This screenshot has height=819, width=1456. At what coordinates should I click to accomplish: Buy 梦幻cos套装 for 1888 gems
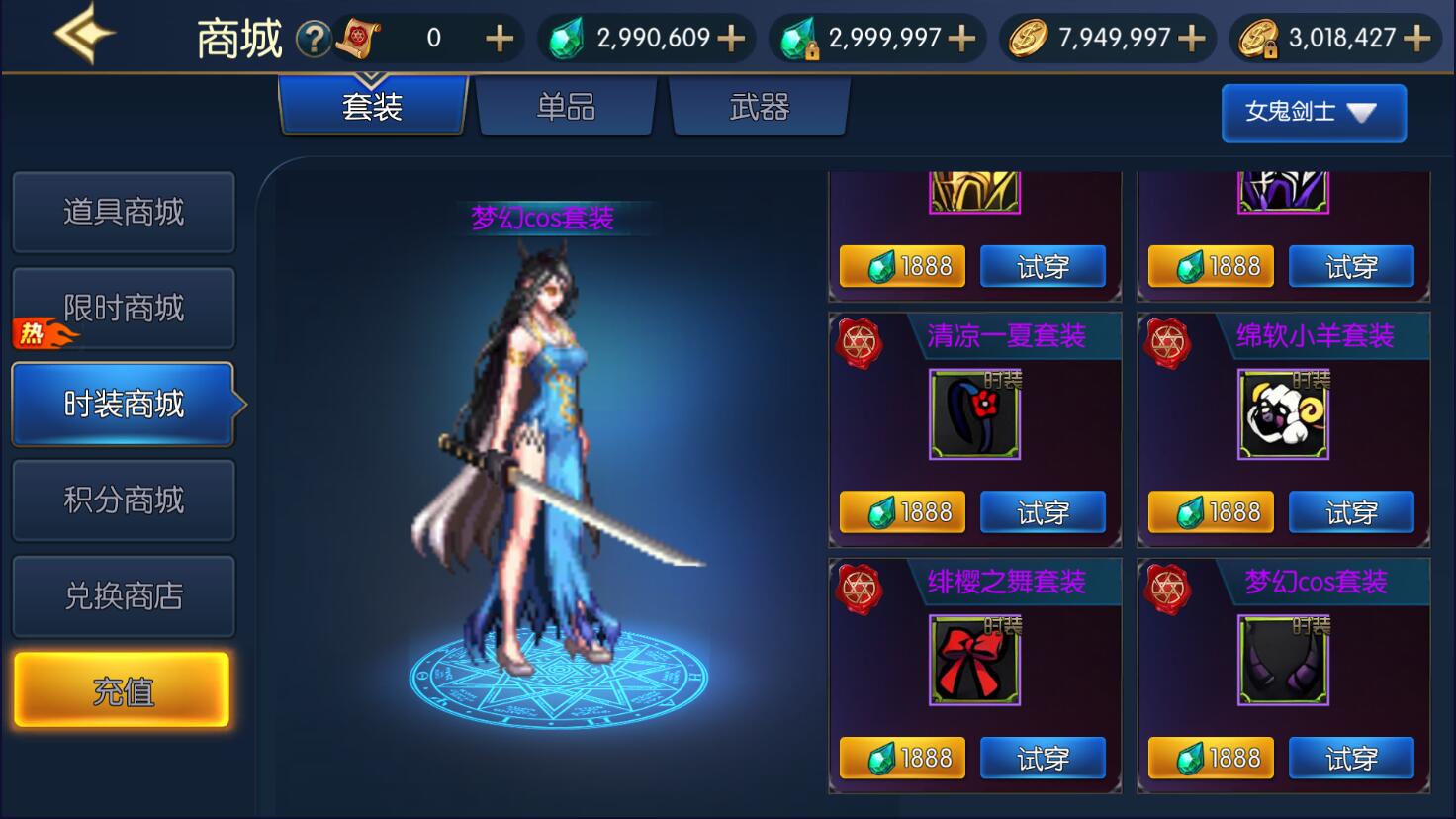click(1211, 759)
